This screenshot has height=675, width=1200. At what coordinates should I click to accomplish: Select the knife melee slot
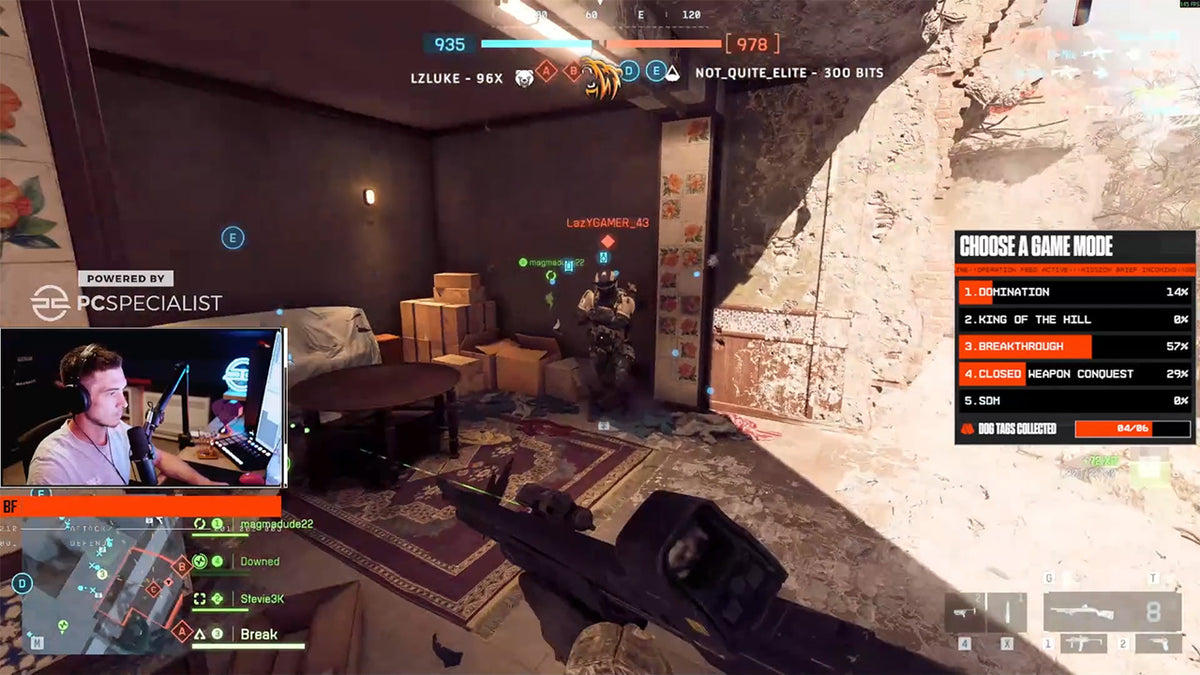(x=1007, y=613)
